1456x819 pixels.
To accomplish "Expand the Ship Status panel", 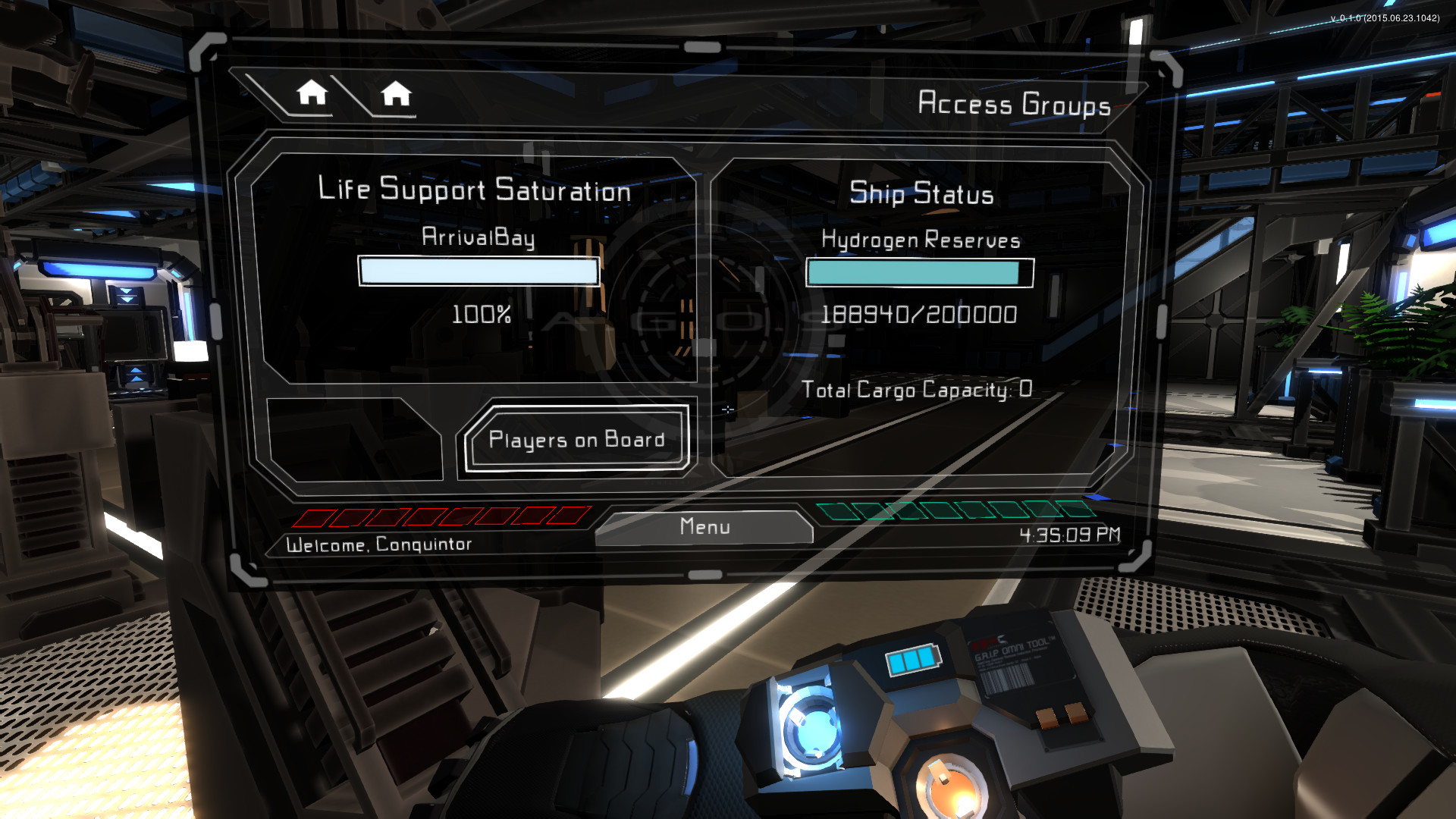I will [x=921, y=193].
